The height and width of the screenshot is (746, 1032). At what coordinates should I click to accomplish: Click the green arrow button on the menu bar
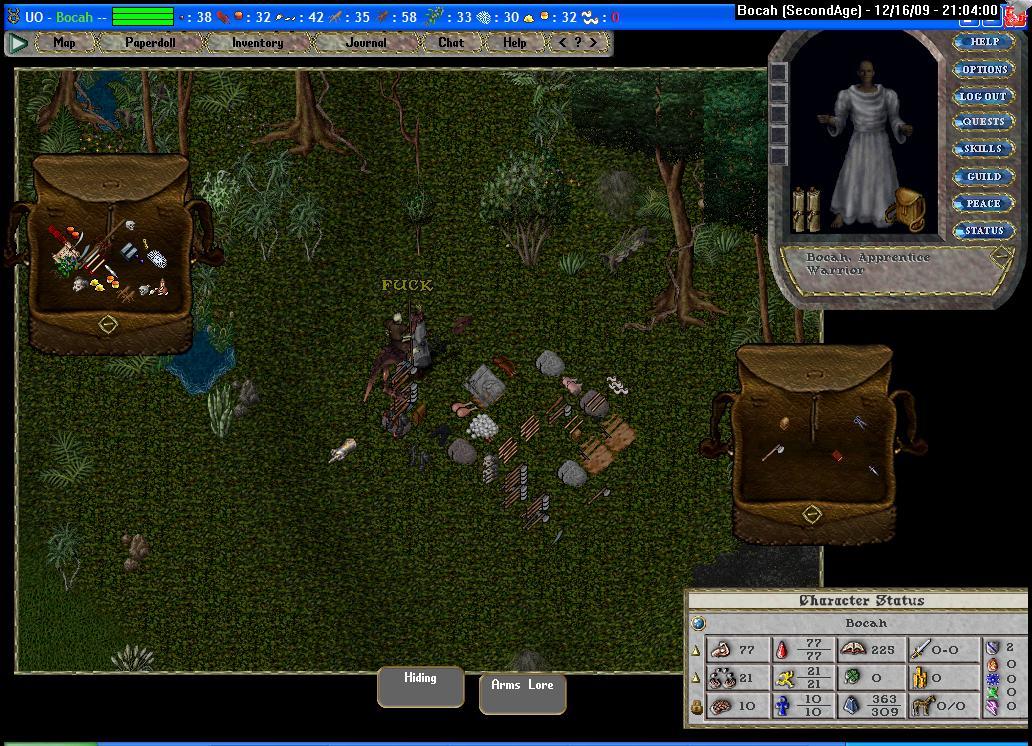tap(18, 43)
